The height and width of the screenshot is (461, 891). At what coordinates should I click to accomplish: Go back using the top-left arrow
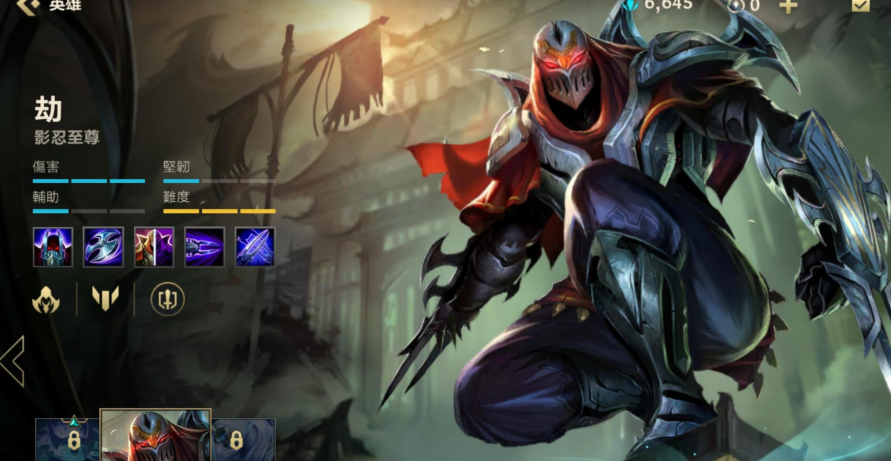click(27, 5)
